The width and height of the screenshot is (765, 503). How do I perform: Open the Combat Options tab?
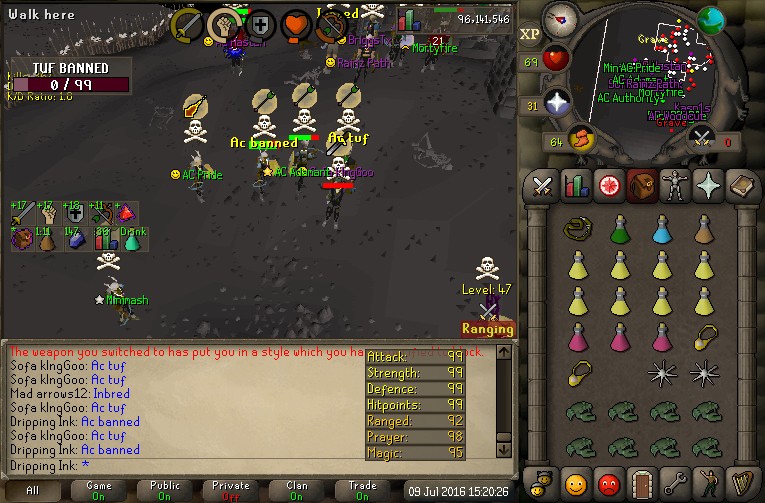point(542,186)
